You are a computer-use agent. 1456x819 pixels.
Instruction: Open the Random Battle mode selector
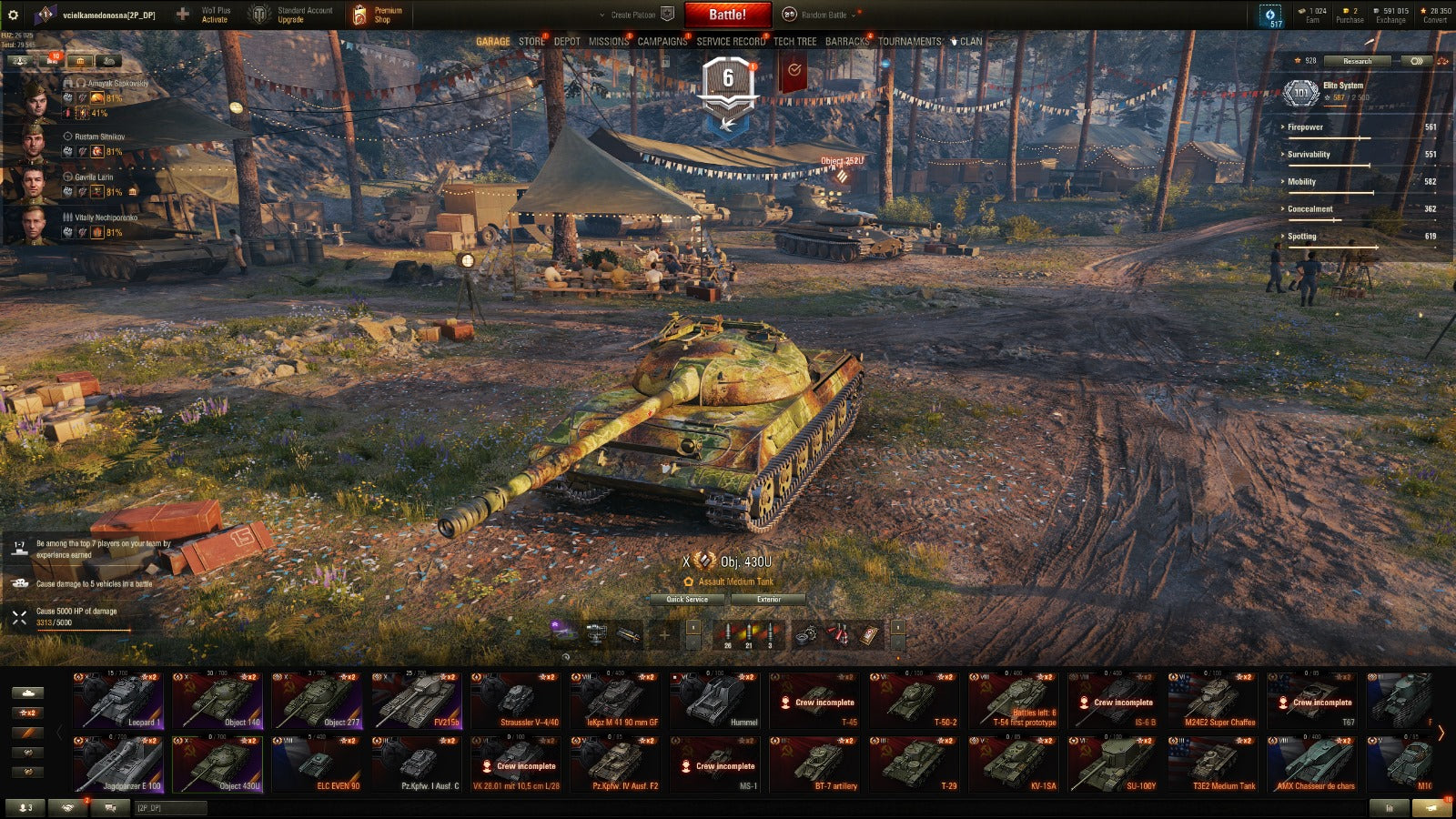pyautogui.click(x=824, y=15)
